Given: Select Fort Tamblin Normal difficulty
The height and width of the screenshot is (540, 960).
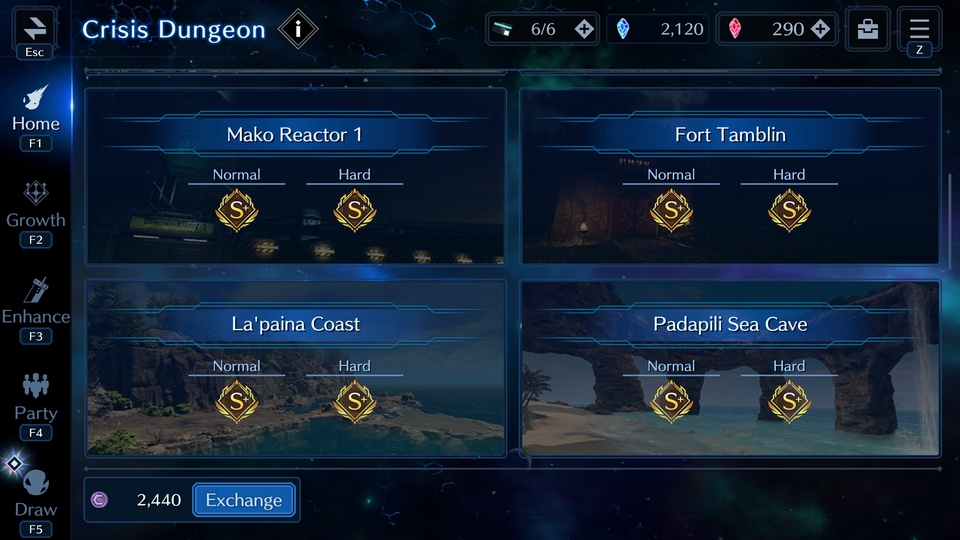Looking at the screenshot, I should (671, 209).
